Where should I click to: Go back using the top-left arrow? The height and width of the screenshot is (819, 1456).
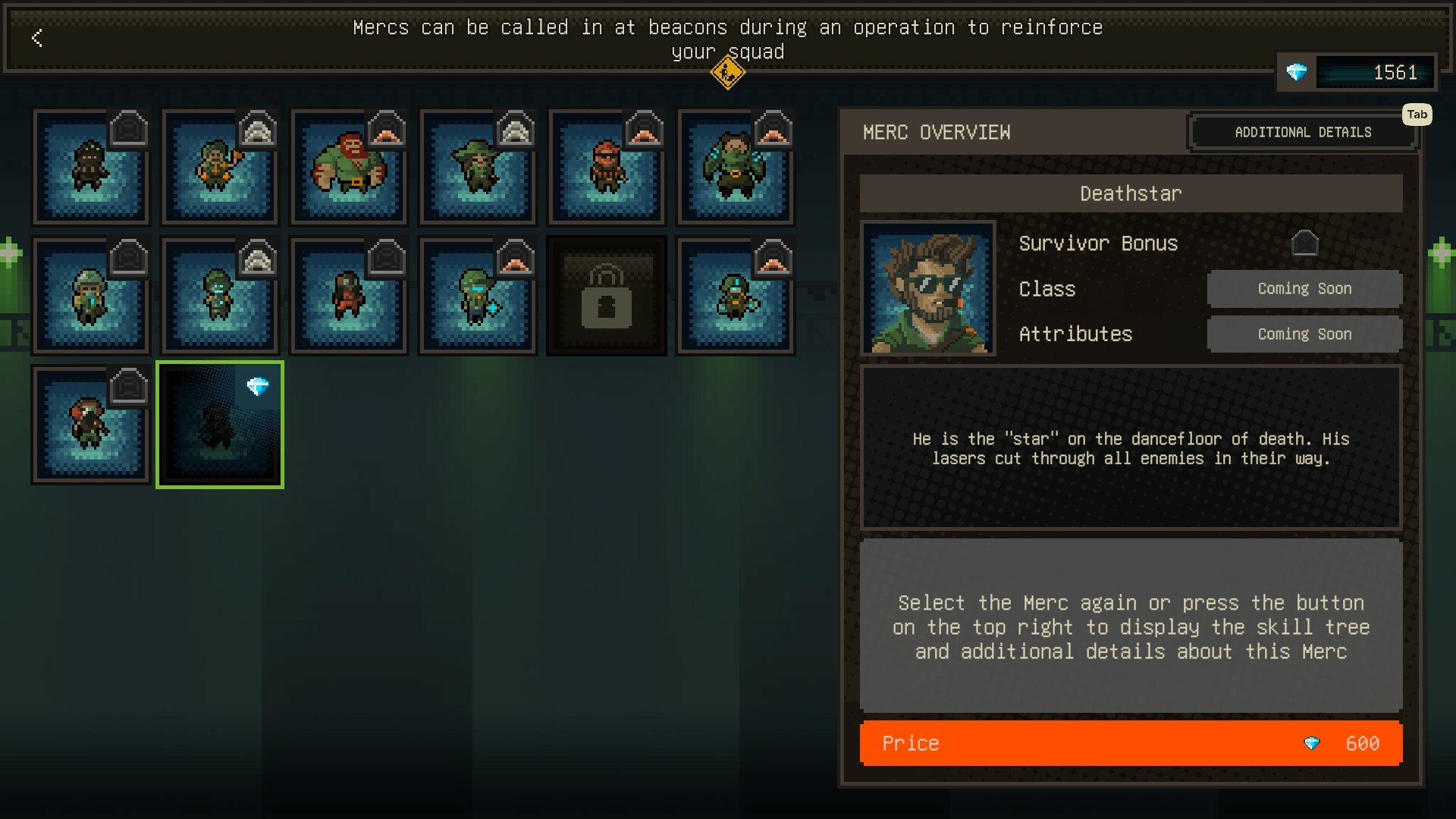click(37, 38)
